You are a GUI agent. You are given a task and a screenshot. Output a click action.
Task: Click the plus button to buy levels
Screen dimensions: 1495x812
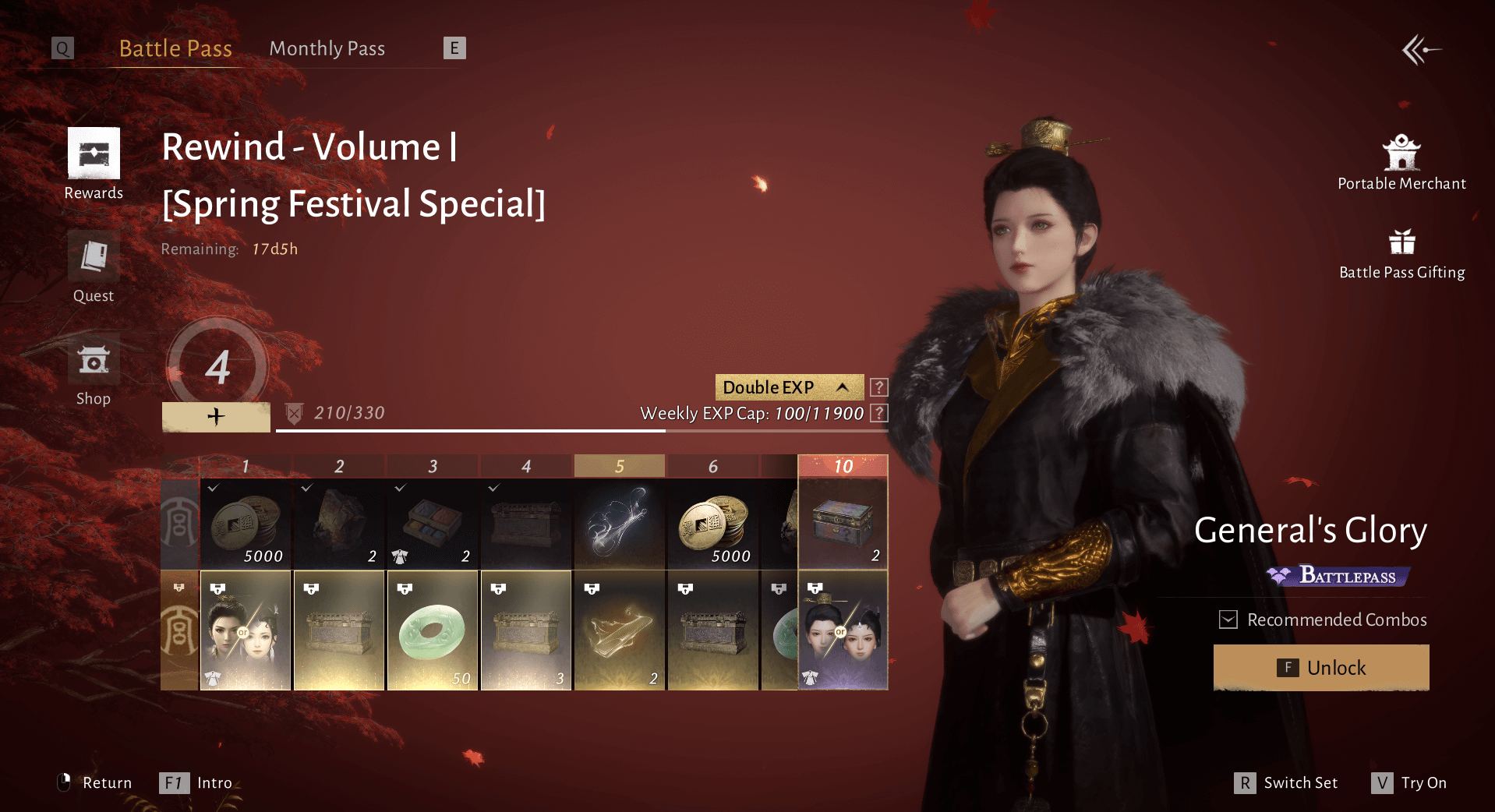pyautogui.click(x=216, y=417)
